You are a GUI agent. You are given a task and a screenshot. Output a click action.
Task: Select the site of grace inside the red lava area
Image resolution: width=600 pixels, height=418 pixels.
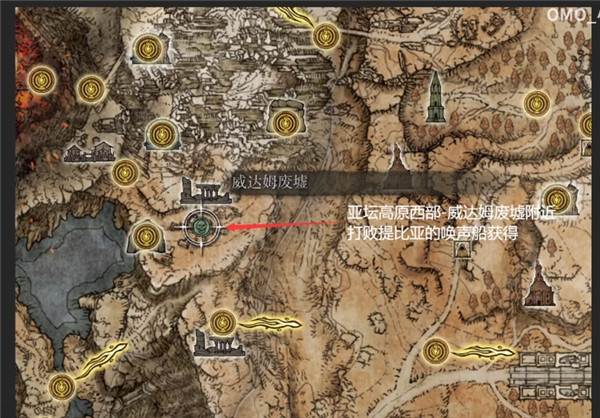point(42,77)
